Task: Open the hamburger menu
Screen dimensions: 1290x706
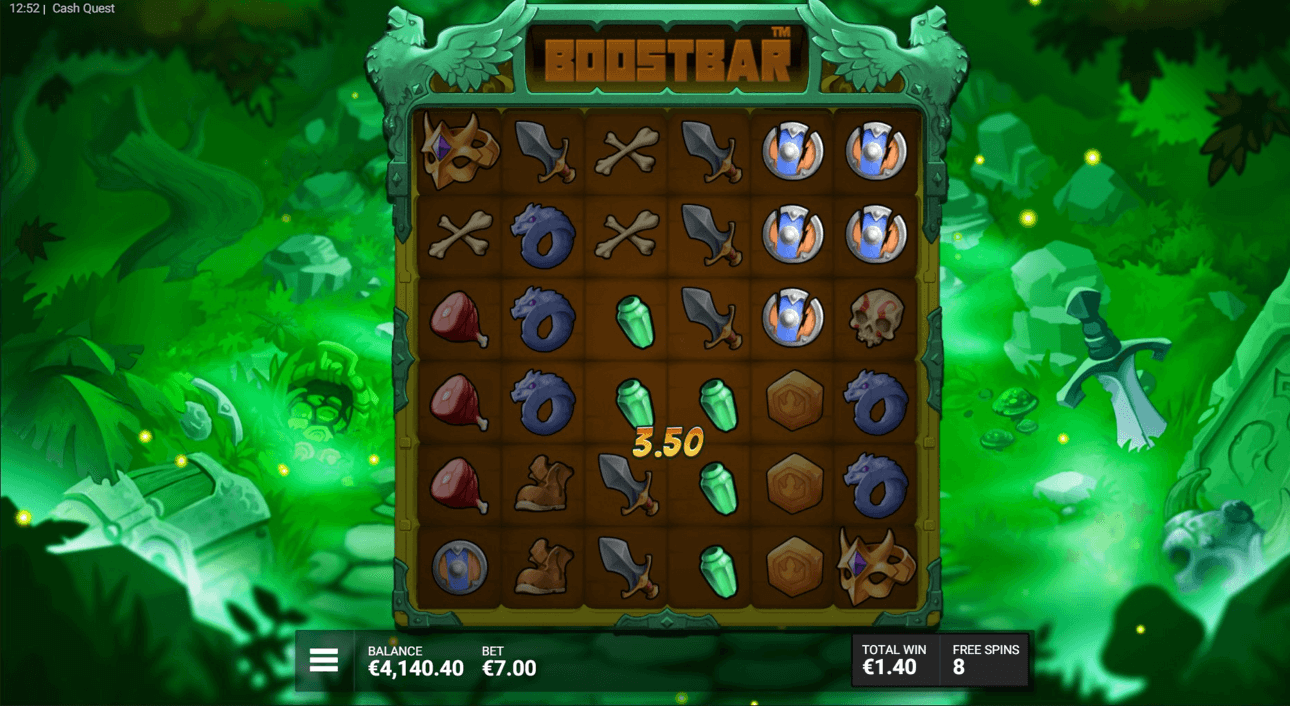Action: click(x=324, y=660)
